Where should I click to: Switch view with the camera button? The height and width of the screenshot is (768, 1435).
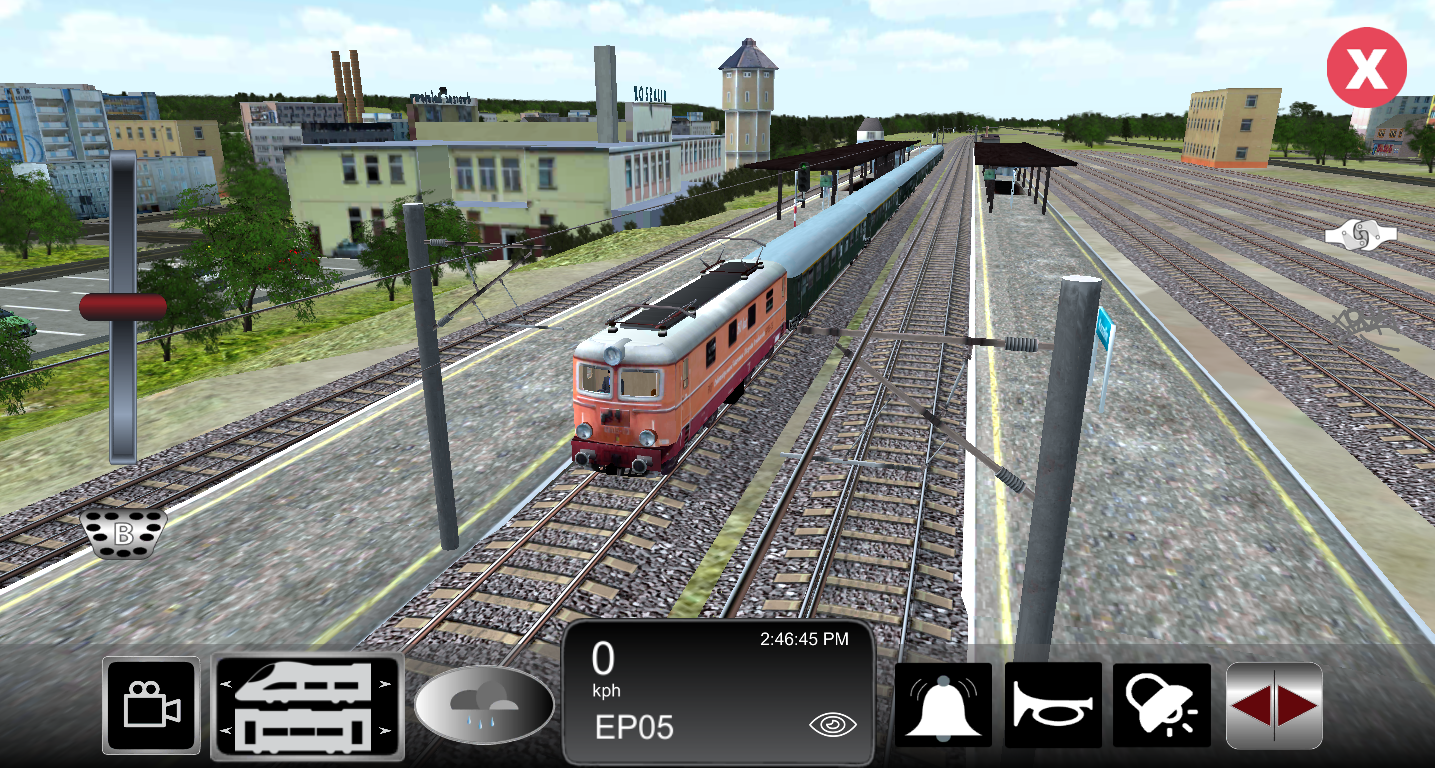click(x=151, y=705)
